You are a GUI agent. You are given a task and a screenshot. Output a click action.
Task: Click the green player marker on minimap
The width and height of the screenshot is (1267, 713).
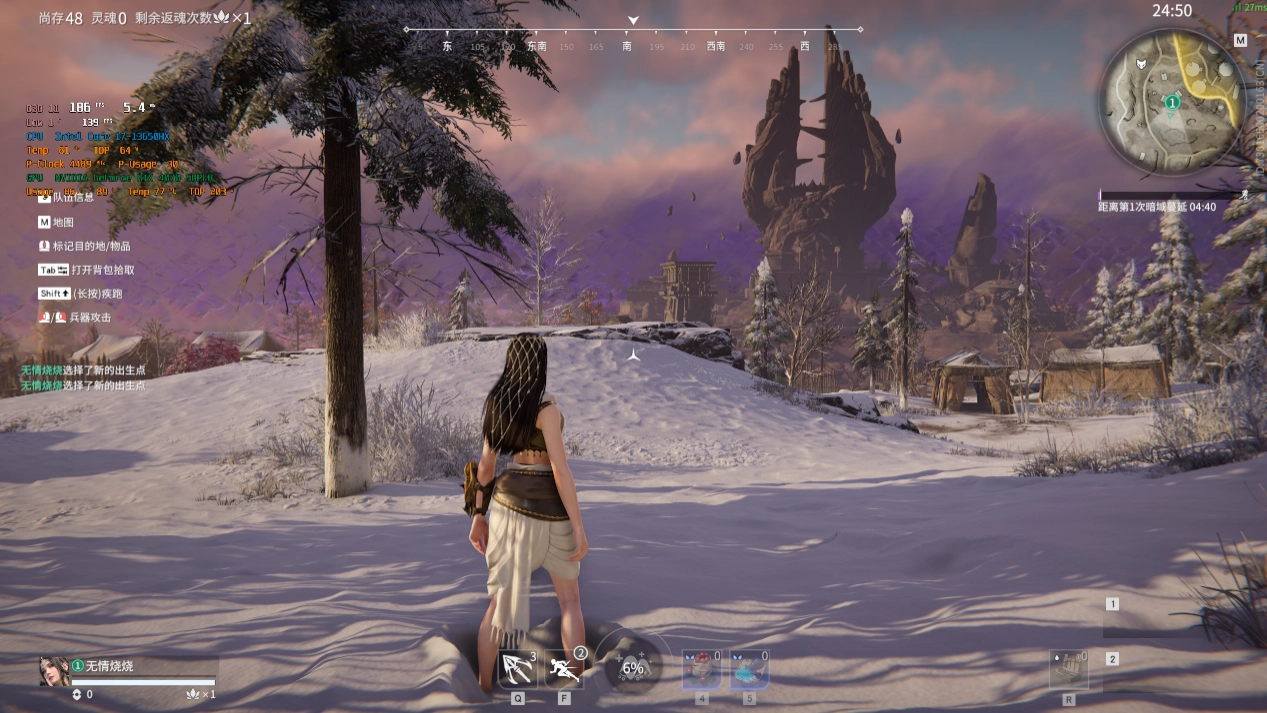tap(1173, 102)
